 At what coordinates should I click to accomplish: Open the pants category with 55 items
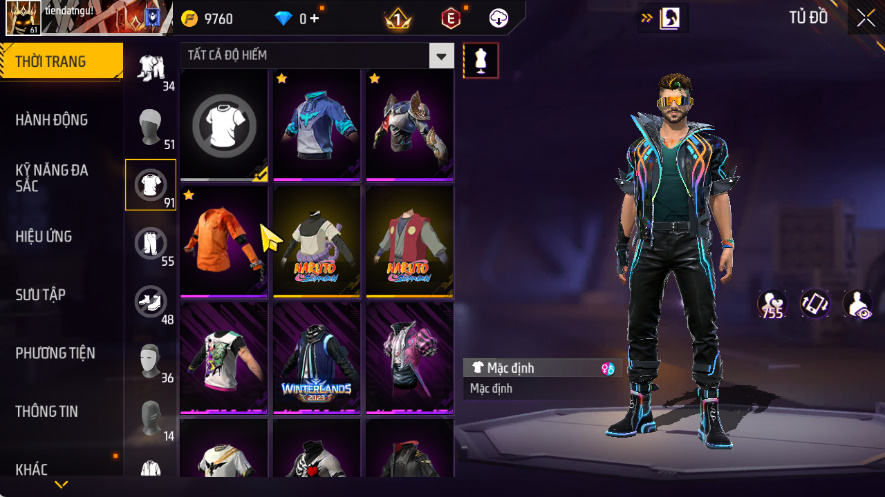coord(150,243)
